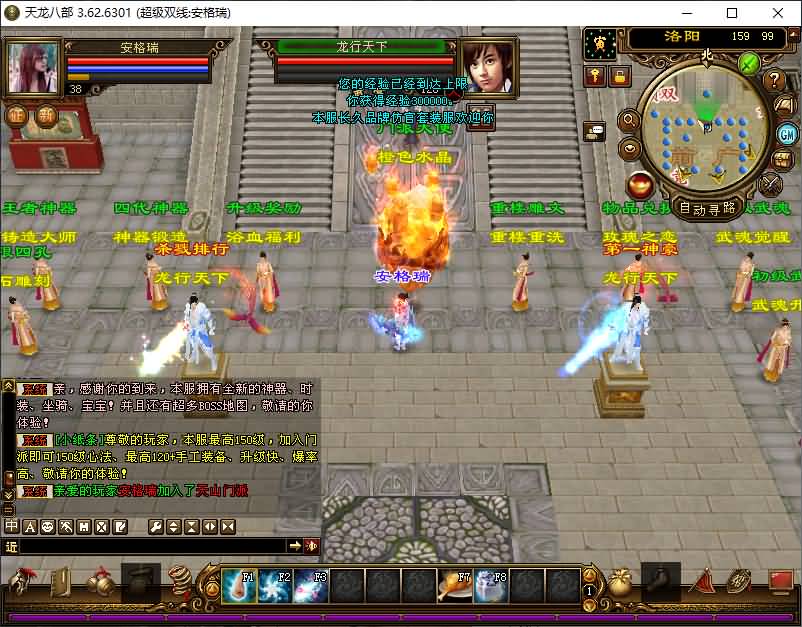This screenshot has width=802, height=627.
Task: Click the round 新 button under the portrait
Action: (x=47, y=114)
